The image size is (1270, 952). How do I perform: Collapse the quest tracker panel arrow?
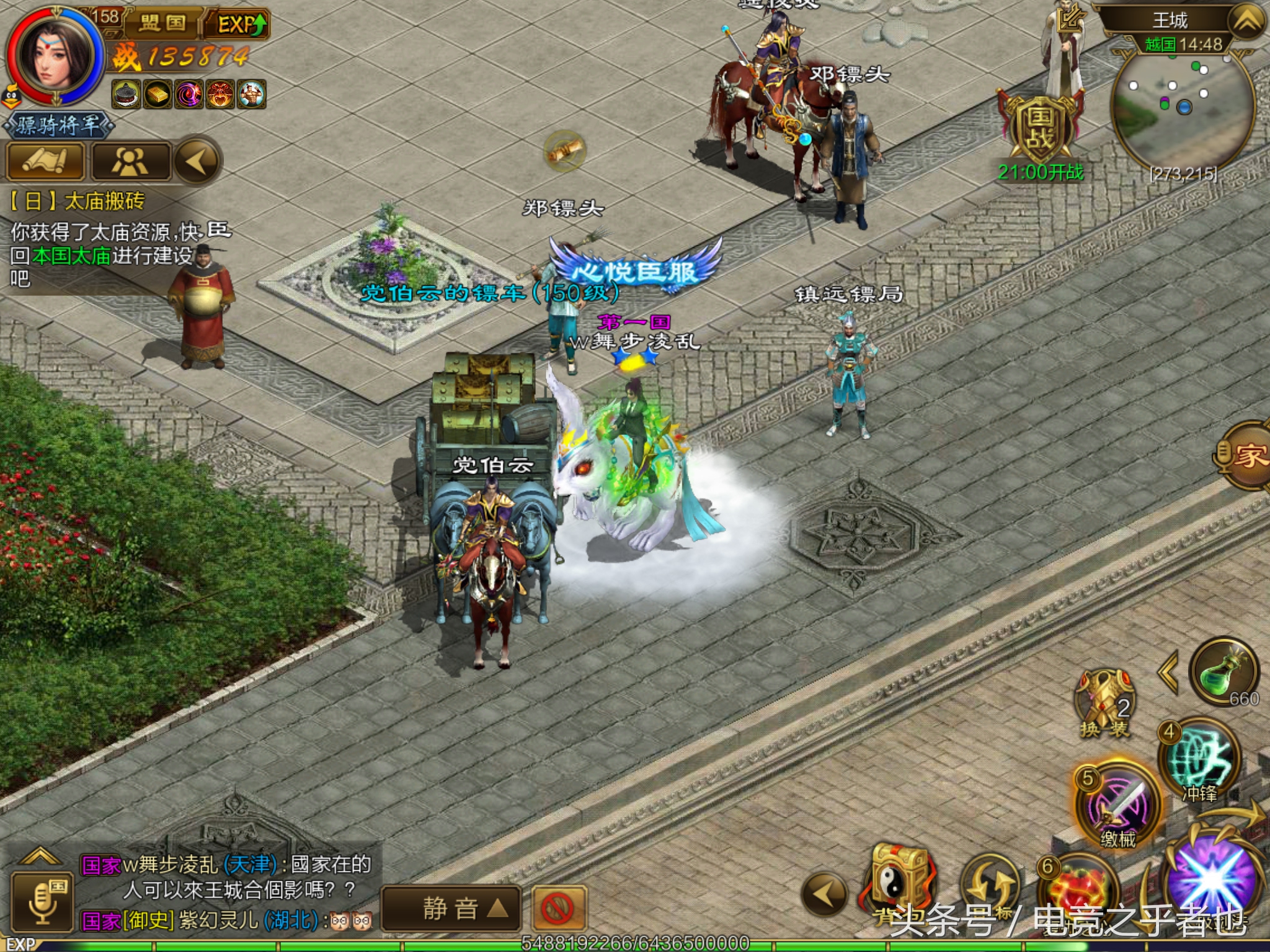coord(197,161)
